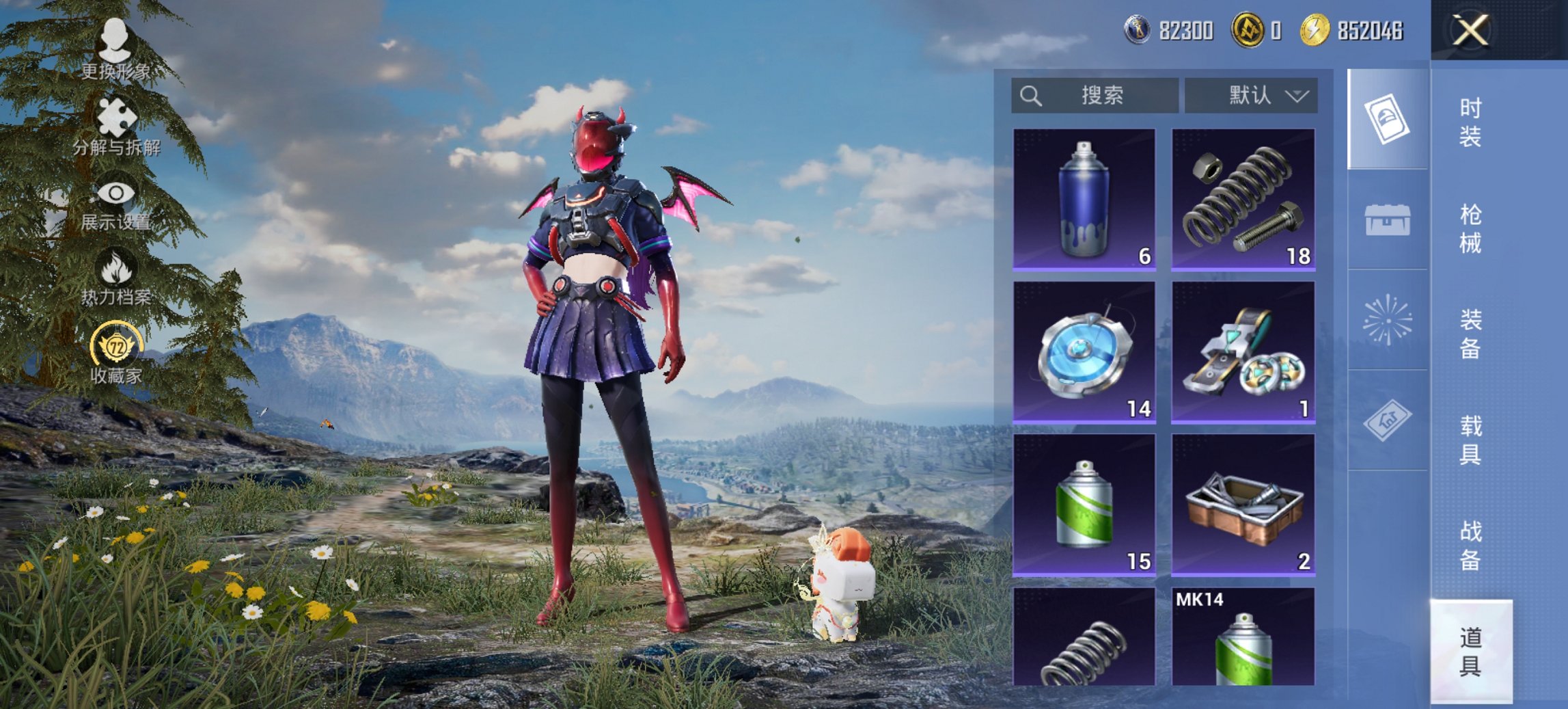
Task: Open the 收藏家 collector badge
Action: pyautogui.click(x=116, y=353)
